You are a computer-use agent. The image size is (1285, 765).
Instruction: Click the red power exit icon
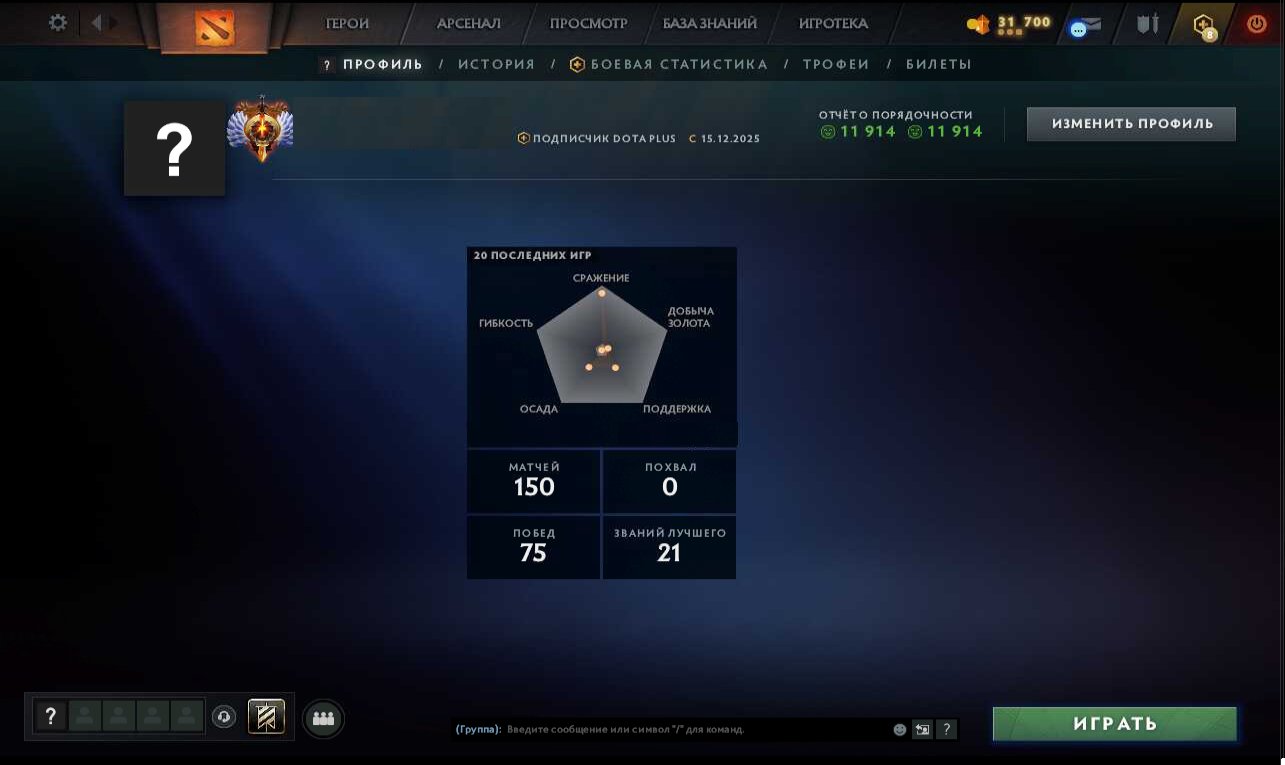pyautogui.click(x=1256, y=24)
